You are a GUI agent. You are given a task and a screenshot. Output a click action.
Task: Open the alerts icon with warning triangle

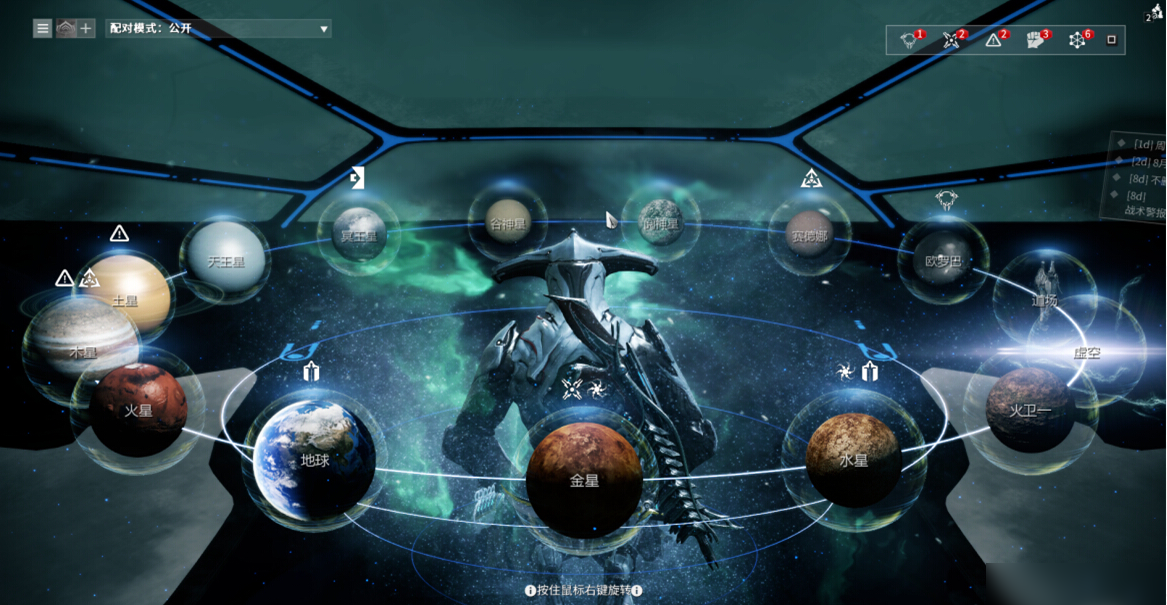(x=993, y=41)
